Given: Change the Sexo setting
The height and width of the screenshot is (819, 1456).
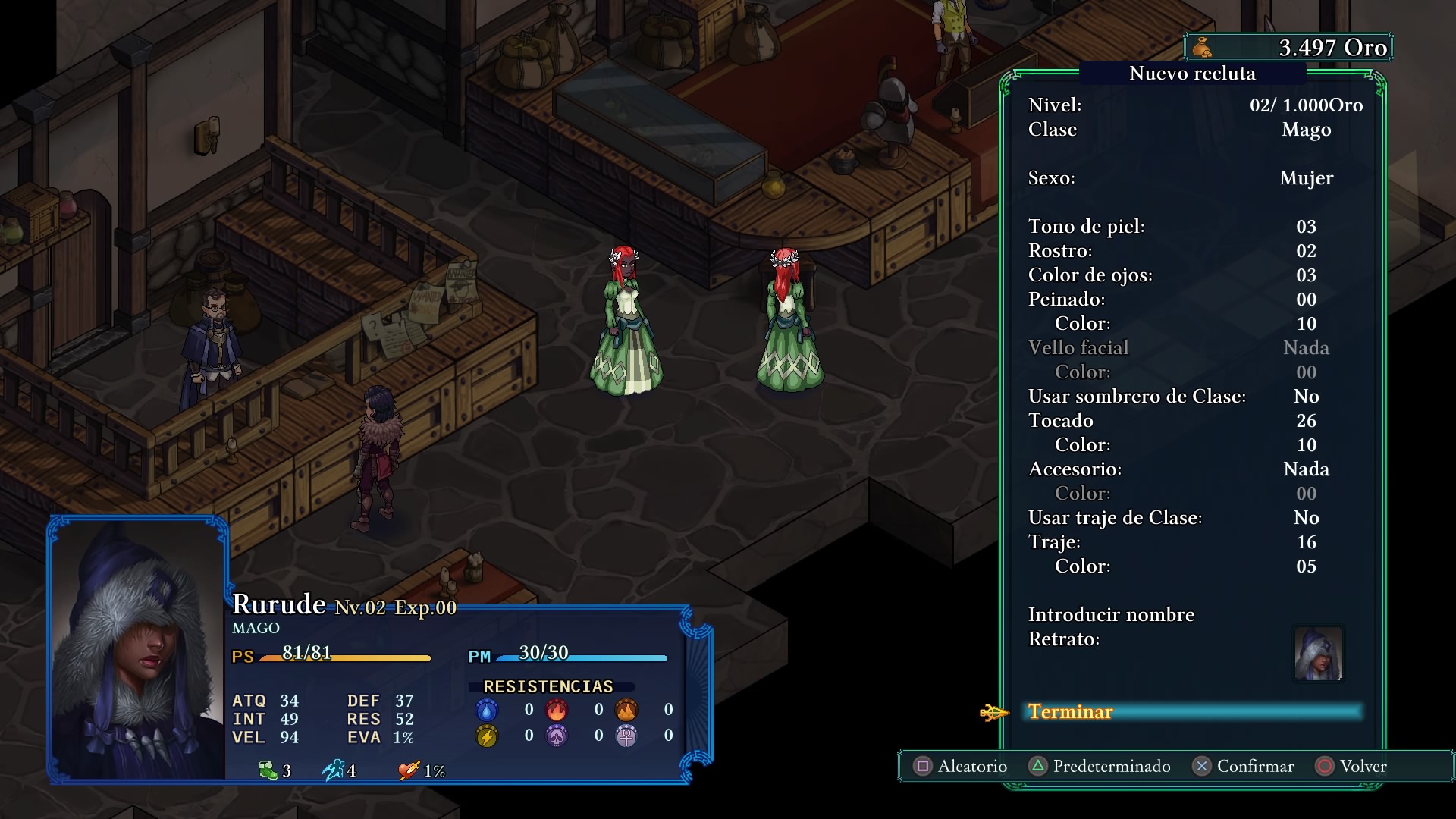Looking at the screenshot, I should [1194, 178].
